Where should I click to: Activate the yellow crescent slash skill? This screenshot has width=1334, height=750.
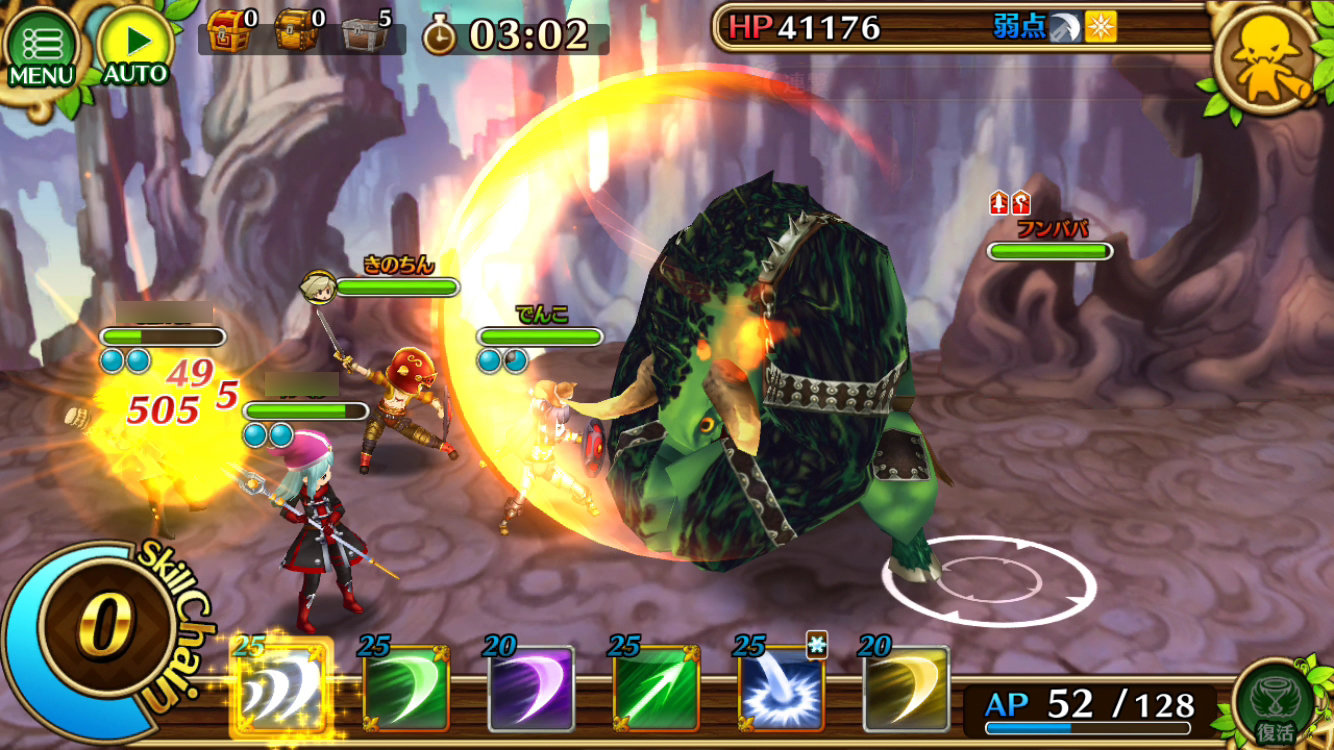906,689
